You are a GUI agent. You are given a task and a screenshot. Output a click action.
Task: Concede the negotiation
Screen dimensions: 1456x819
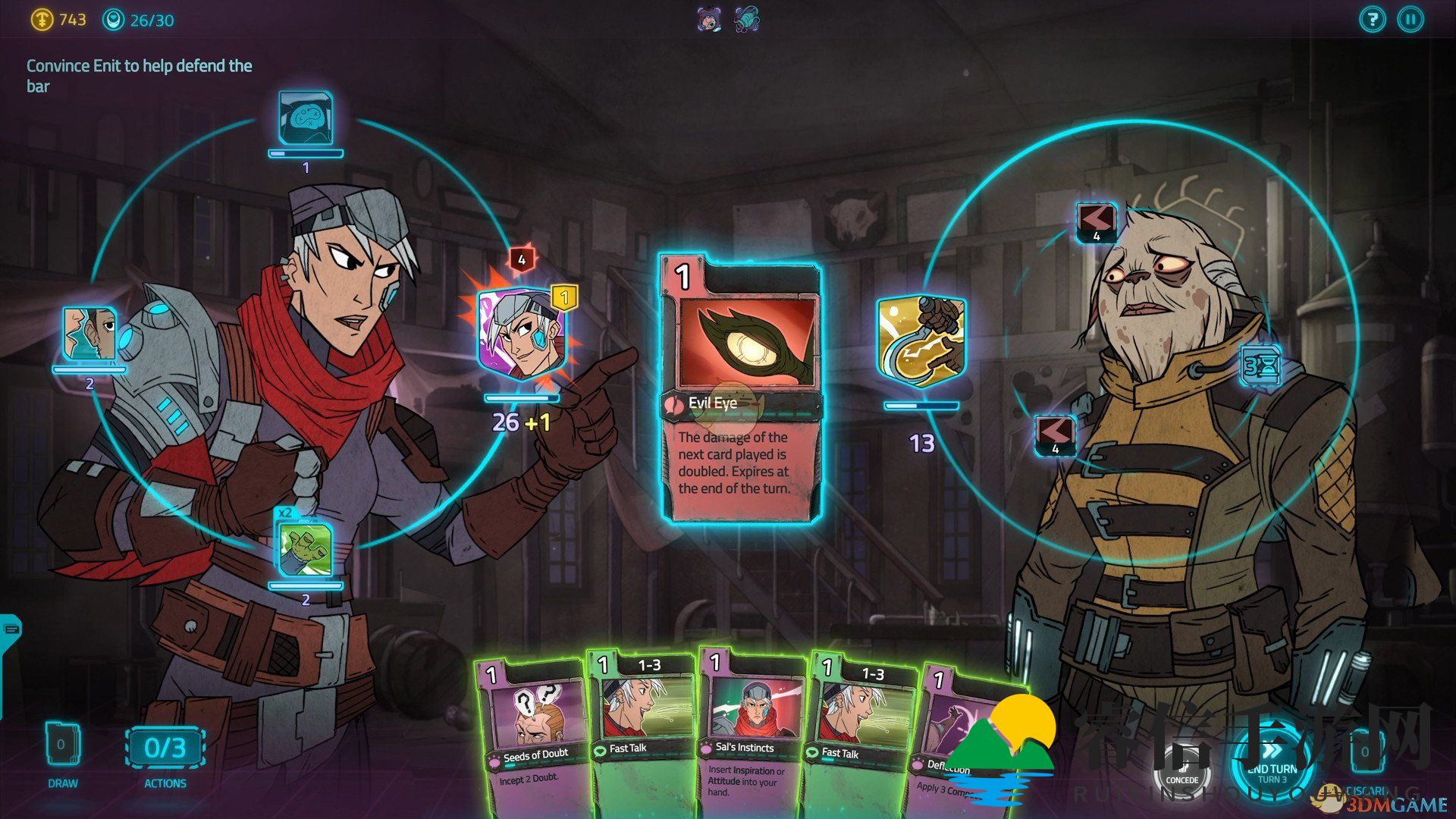(x=1181, y=766)
